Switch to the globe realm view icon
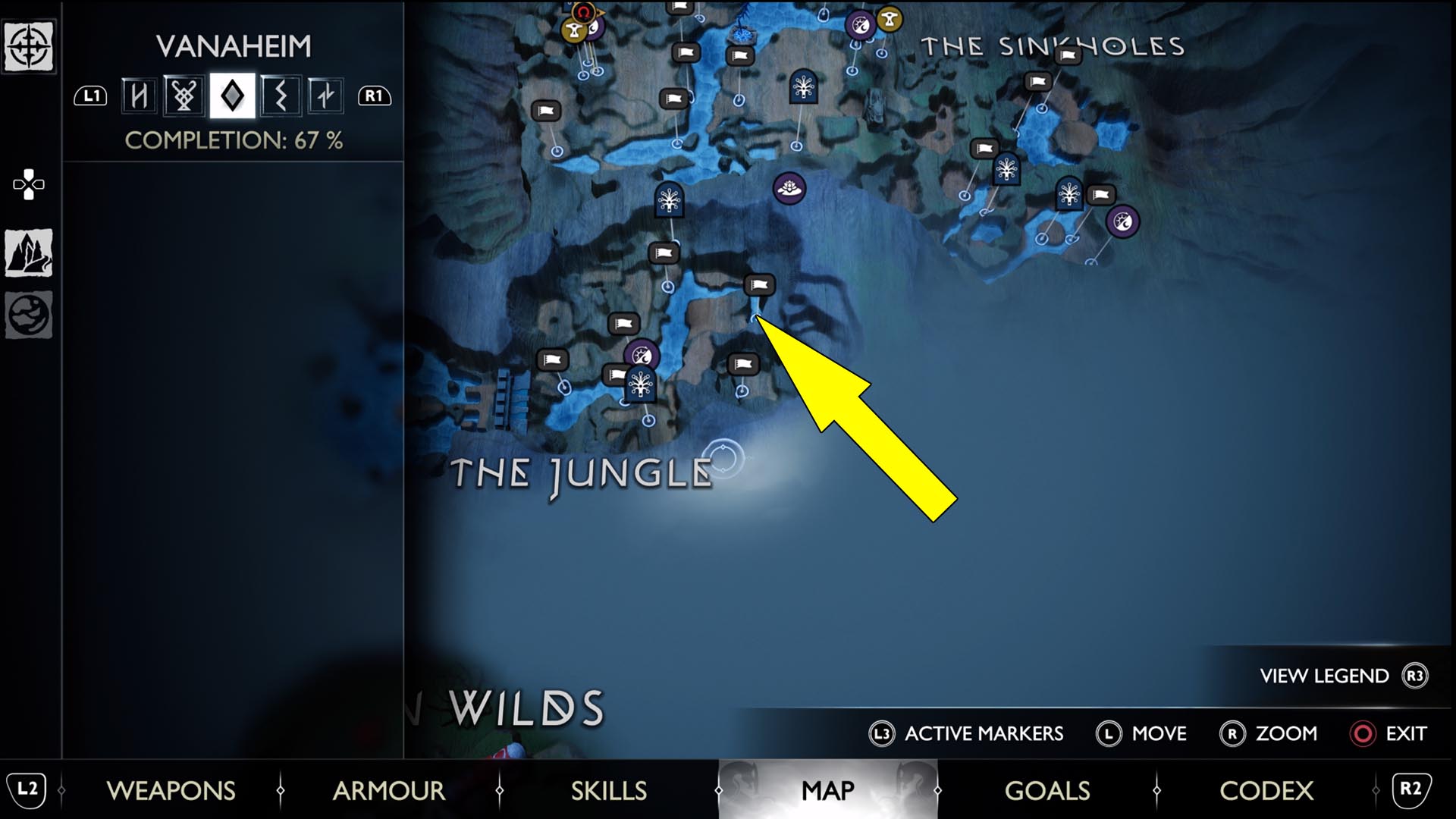This screenshot has height=819, width=1456. [x=29, y=314]
